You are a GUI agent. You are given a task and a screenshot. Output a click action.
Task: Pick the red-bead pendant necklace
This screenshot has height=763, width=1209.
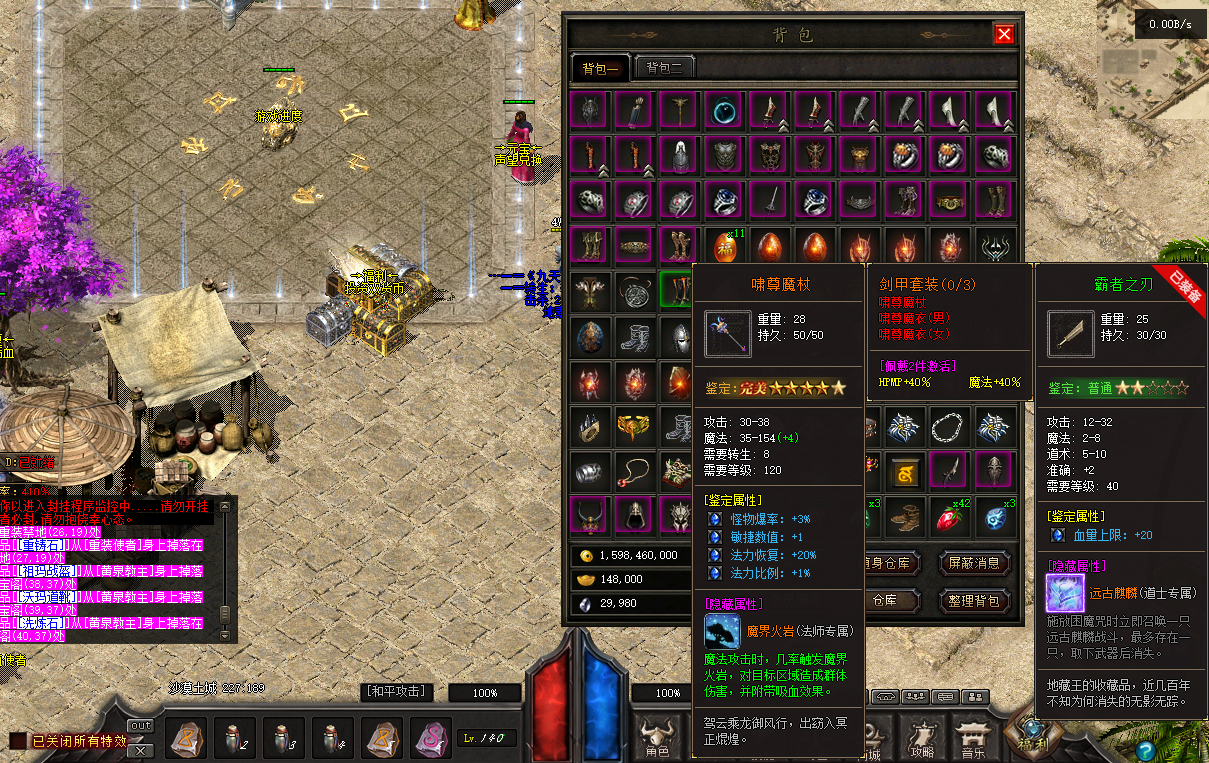[x=632, y=471]
